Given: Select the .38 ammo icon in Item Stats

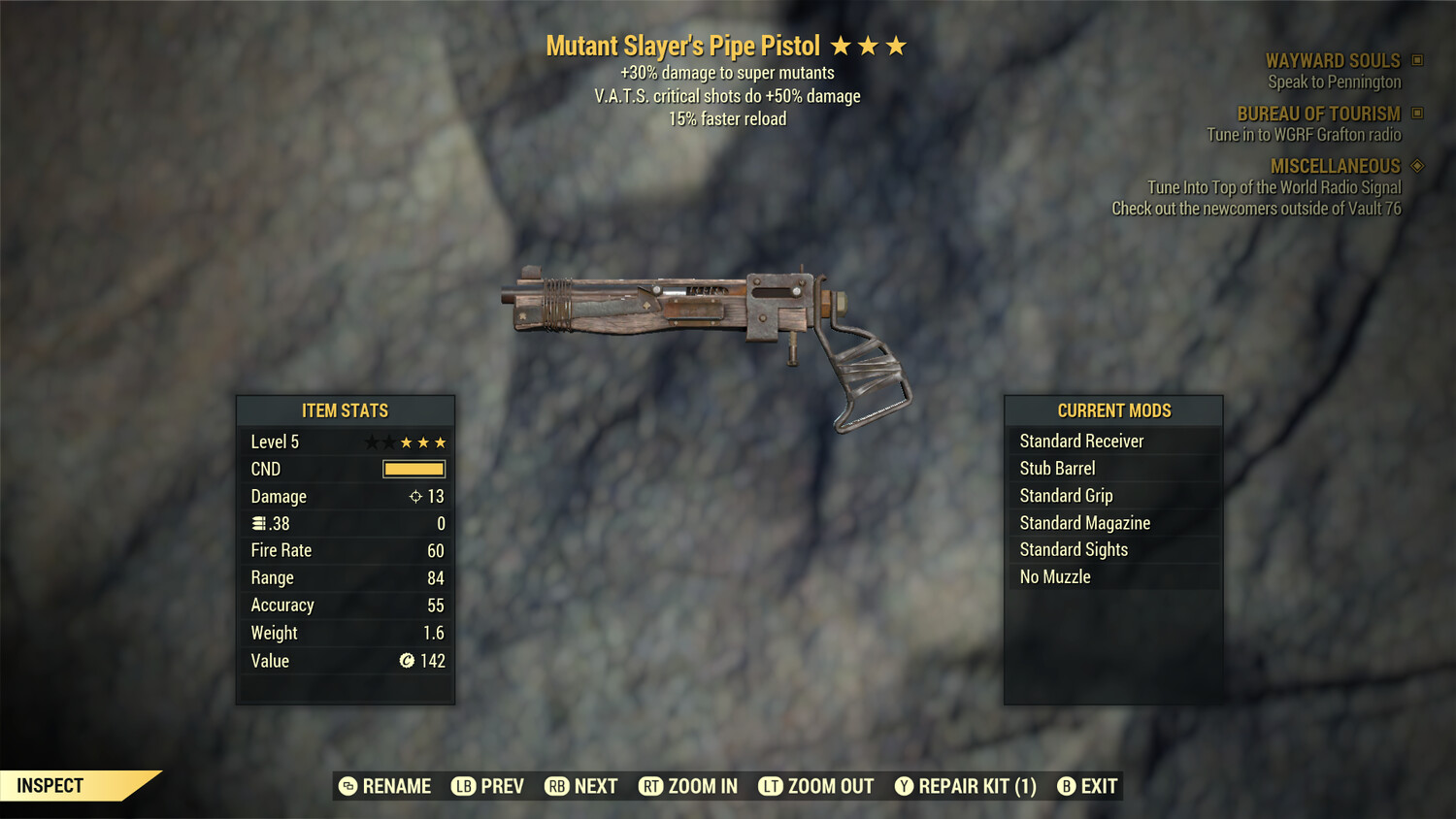Looking at the screenshot, I should [x=258, y=523].
